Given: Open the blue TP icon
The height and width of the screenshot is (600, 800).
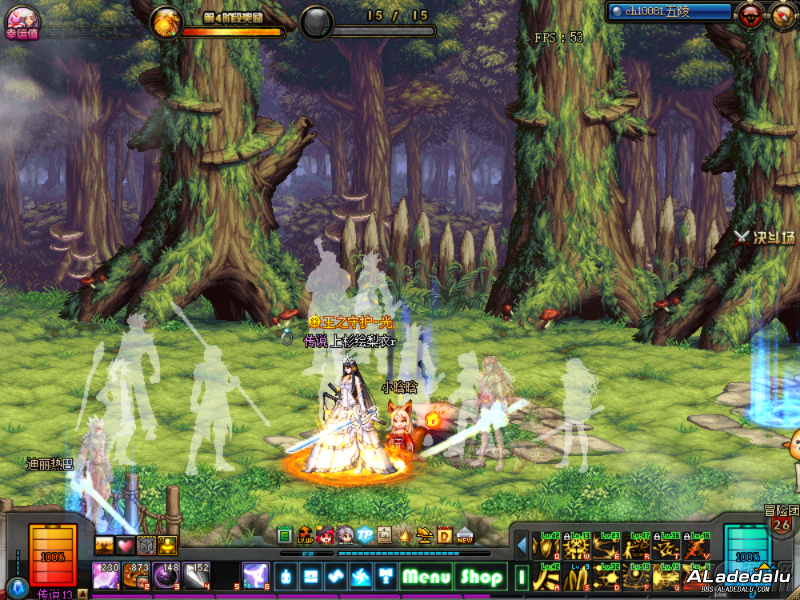Looking at the screenshot, I should click(x=365, y=536).
